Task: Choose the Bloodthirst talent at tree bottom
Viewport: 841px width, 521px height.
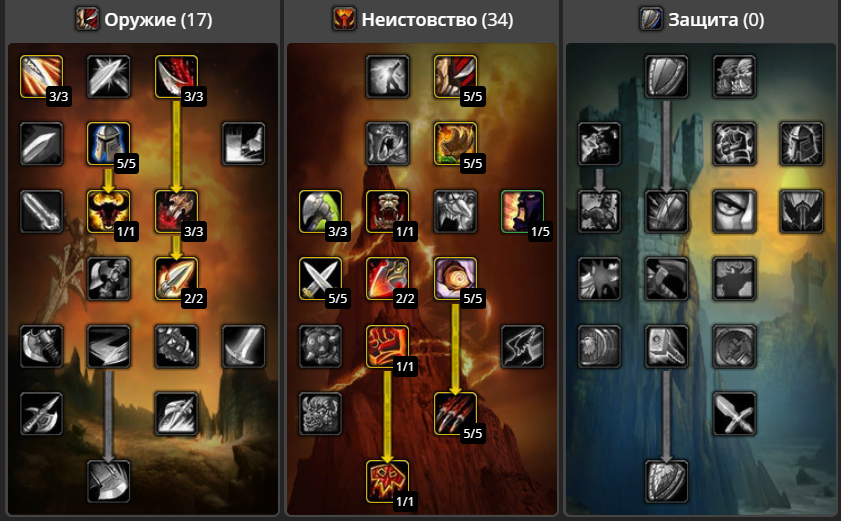Action: 387,481
